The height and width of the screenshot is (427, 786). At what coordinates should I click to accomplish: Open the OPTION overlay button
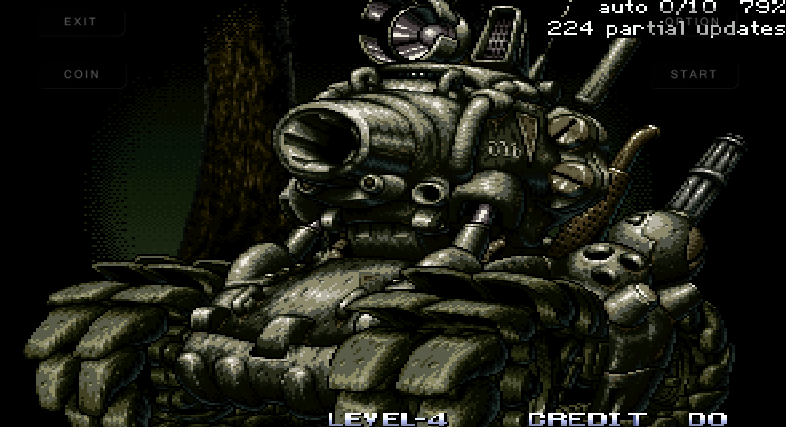click(x=693, y=21)
